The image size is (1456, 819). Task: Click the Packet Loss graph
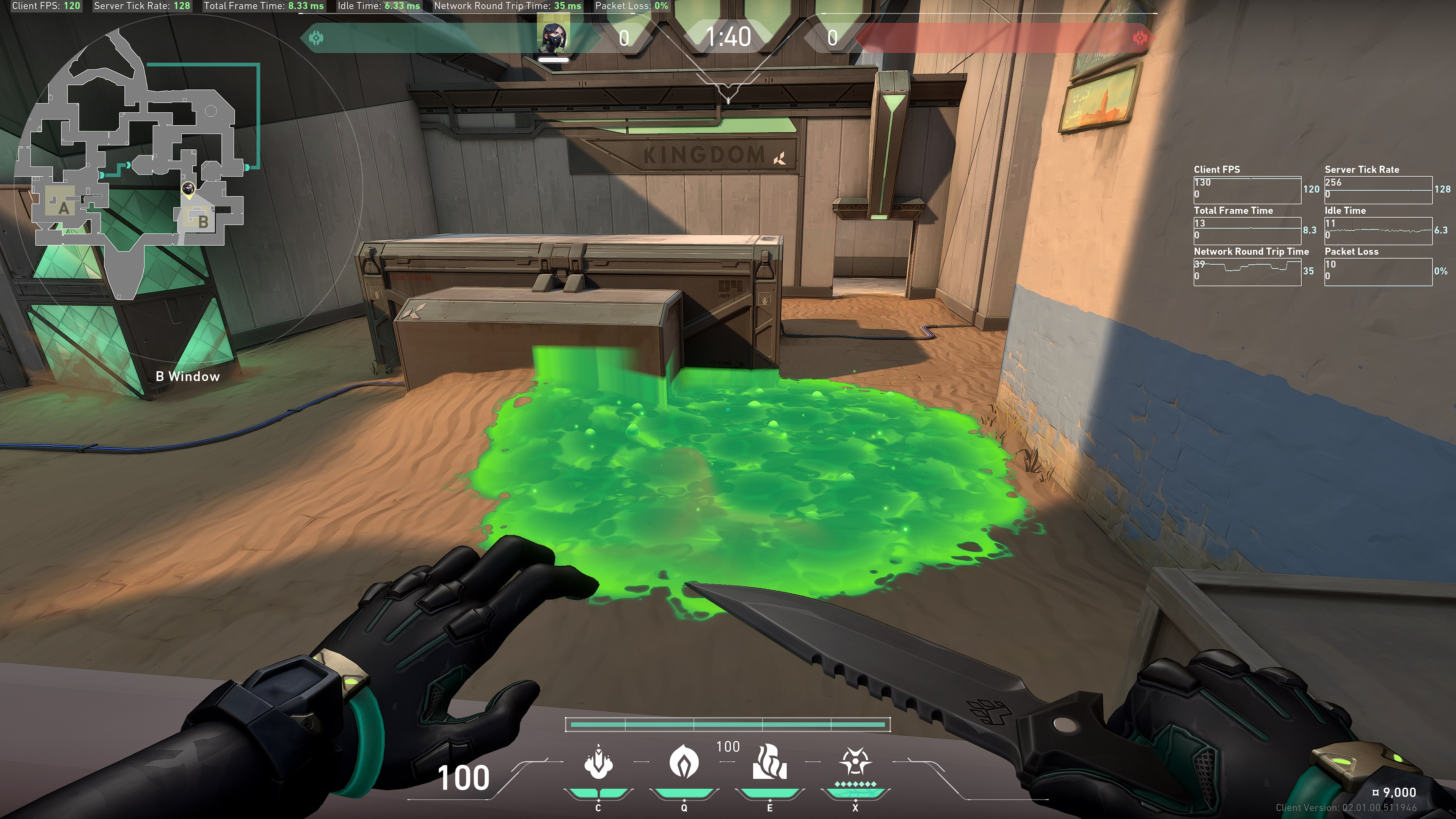click(x=1378, y=271)
